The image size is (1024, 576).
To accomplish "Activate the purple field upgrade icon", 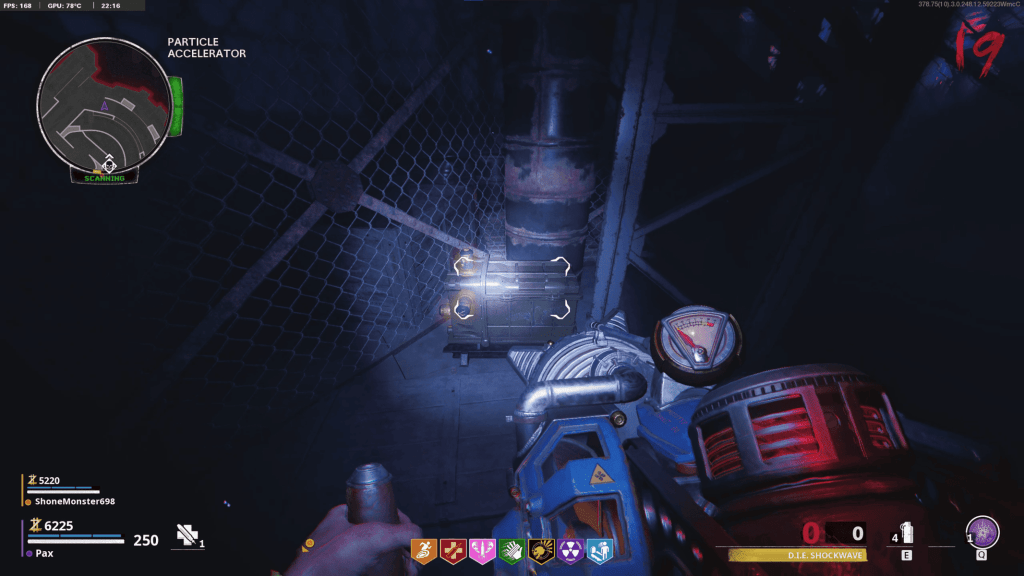I will tap(984, 532).
